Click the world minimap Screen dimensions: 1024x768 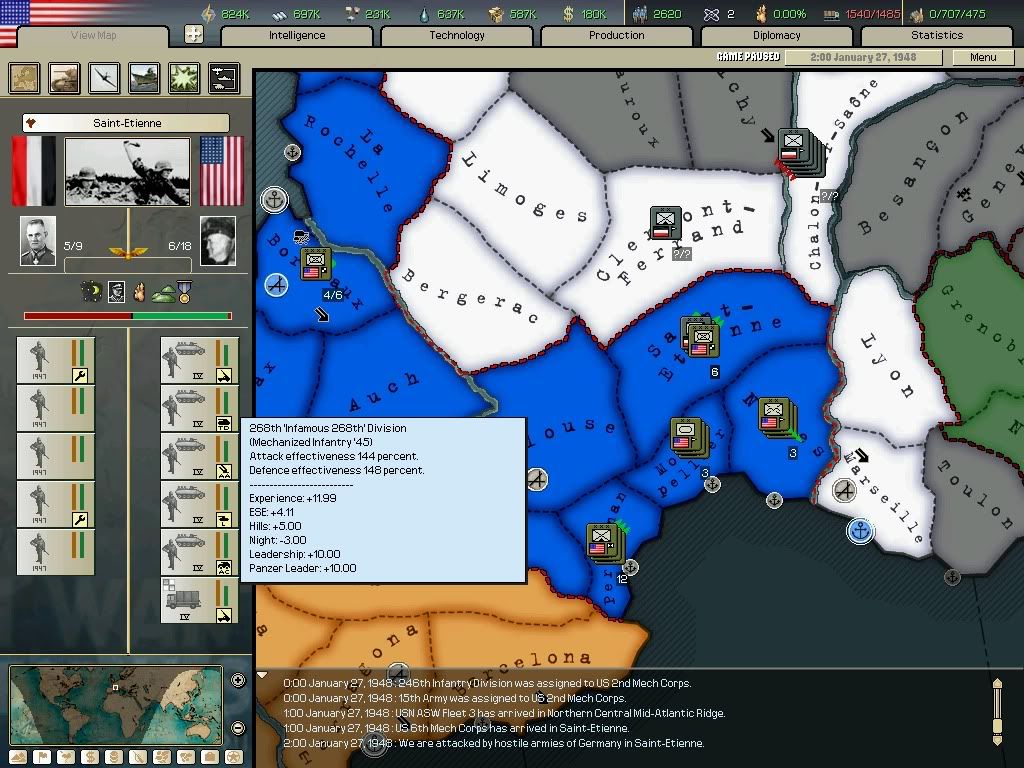coord(116,704)
